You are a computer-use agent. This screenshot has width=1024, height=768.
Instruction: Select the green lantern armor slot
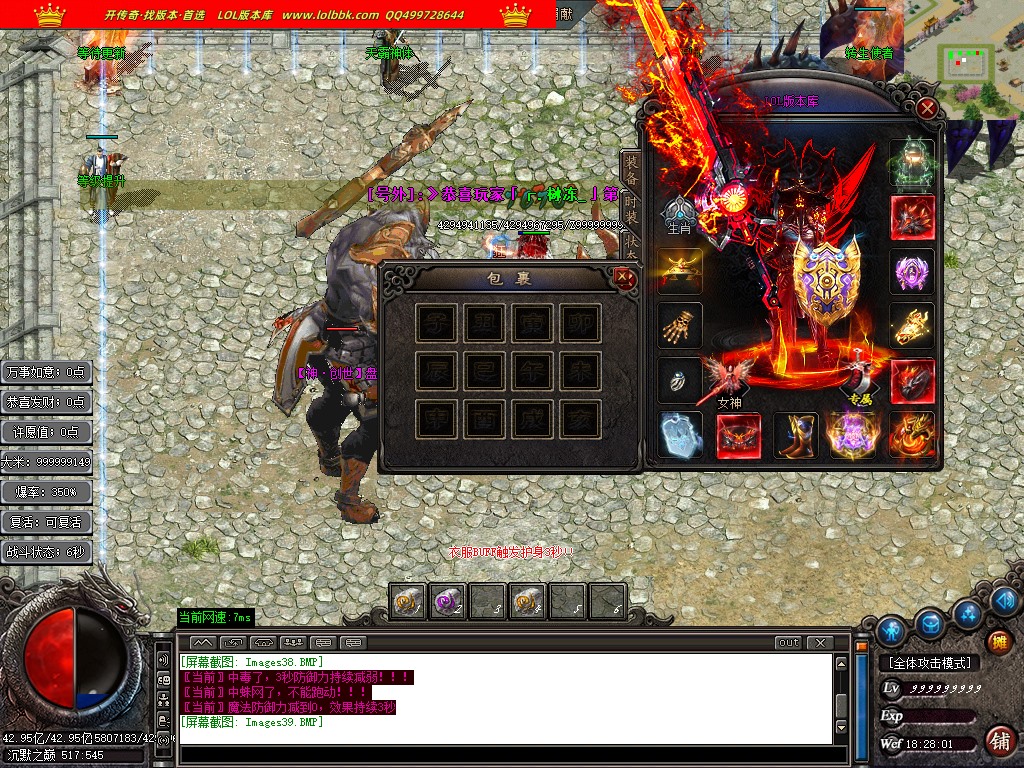pyautogui.click(x=912, y=162)
